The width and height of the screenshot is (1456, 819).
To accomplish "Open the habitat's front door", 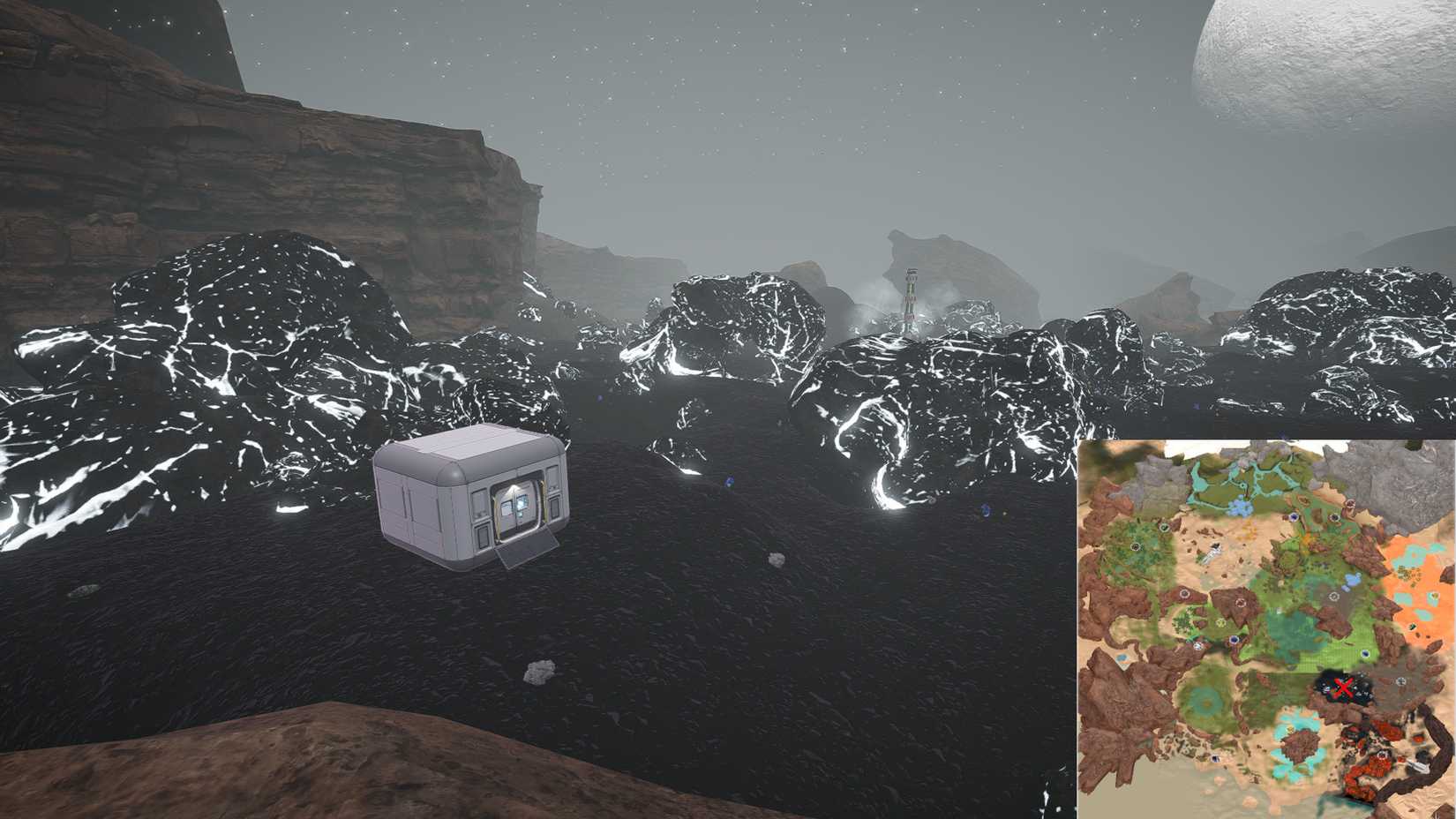I will tap(516, 510).
